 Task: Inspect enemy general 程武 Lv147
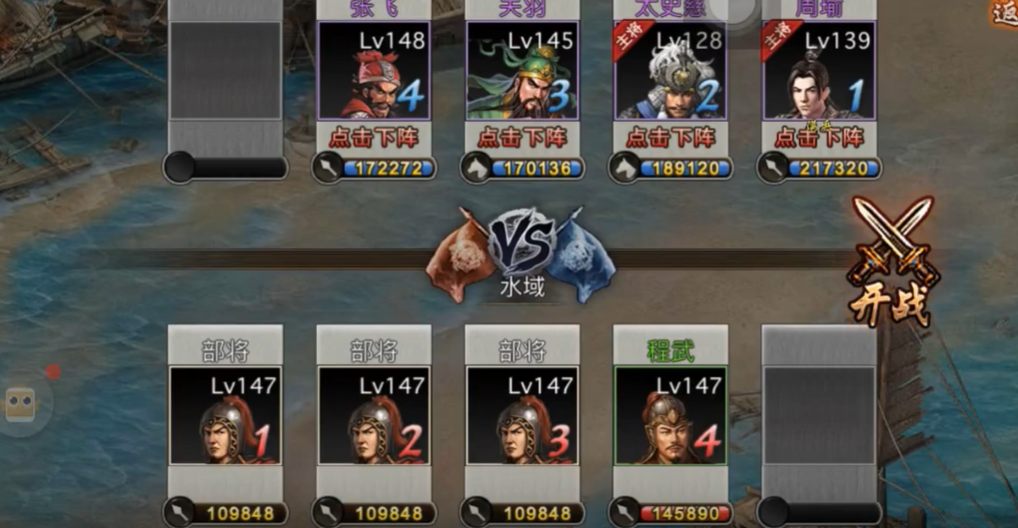tap(670, 415)
